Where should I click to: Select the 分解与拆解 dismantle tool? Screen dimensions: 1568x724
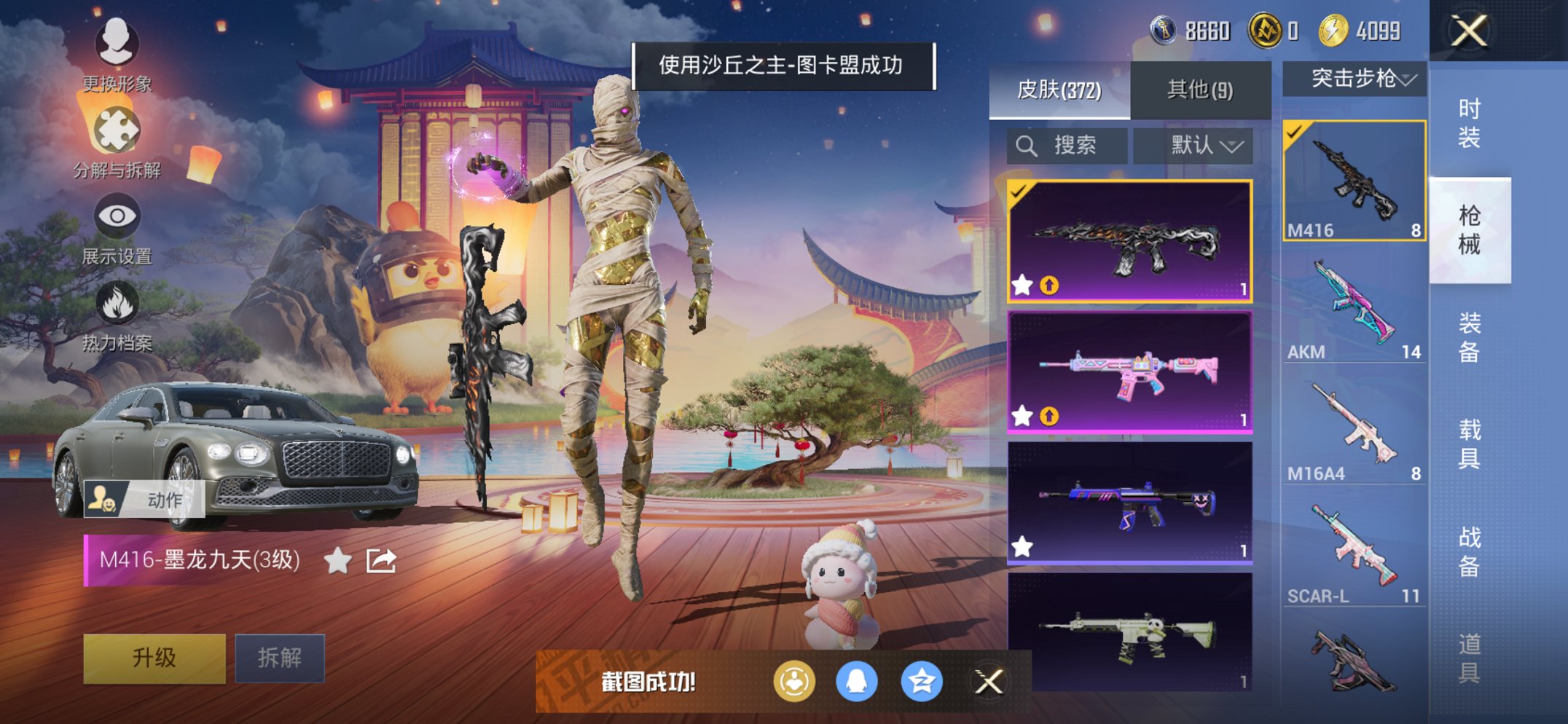point(117,127)
